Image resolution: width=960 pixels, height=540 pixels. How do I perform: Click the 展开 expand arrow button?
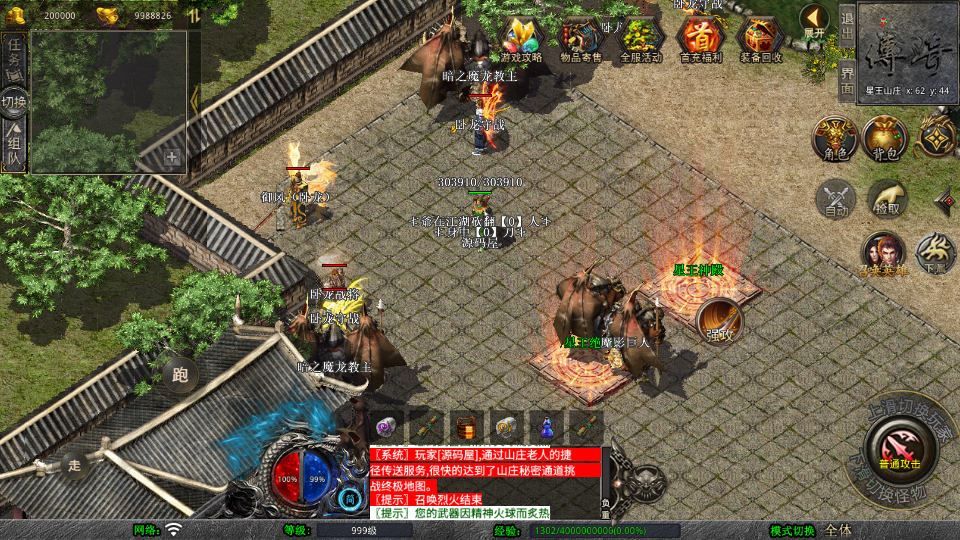click(x=814, y=20)
